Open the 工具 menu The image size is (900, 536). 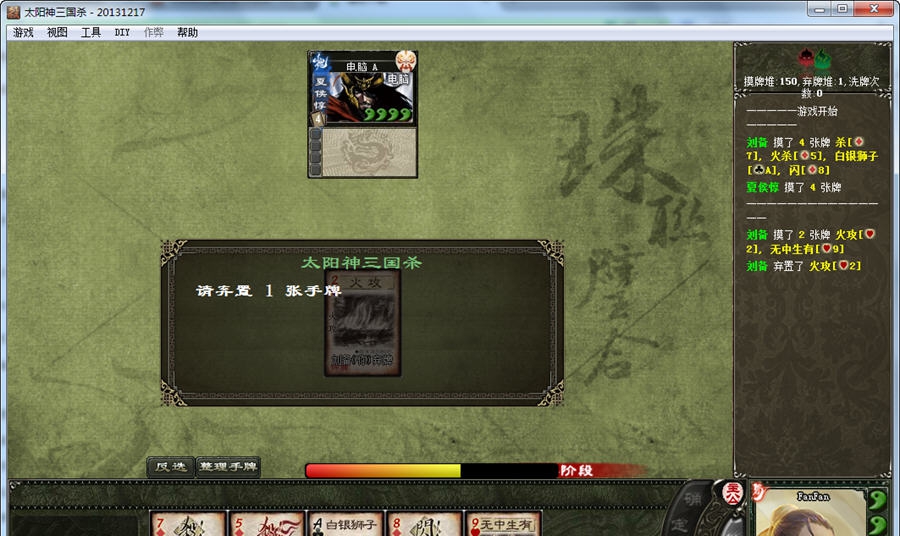[x=91, y=32]
